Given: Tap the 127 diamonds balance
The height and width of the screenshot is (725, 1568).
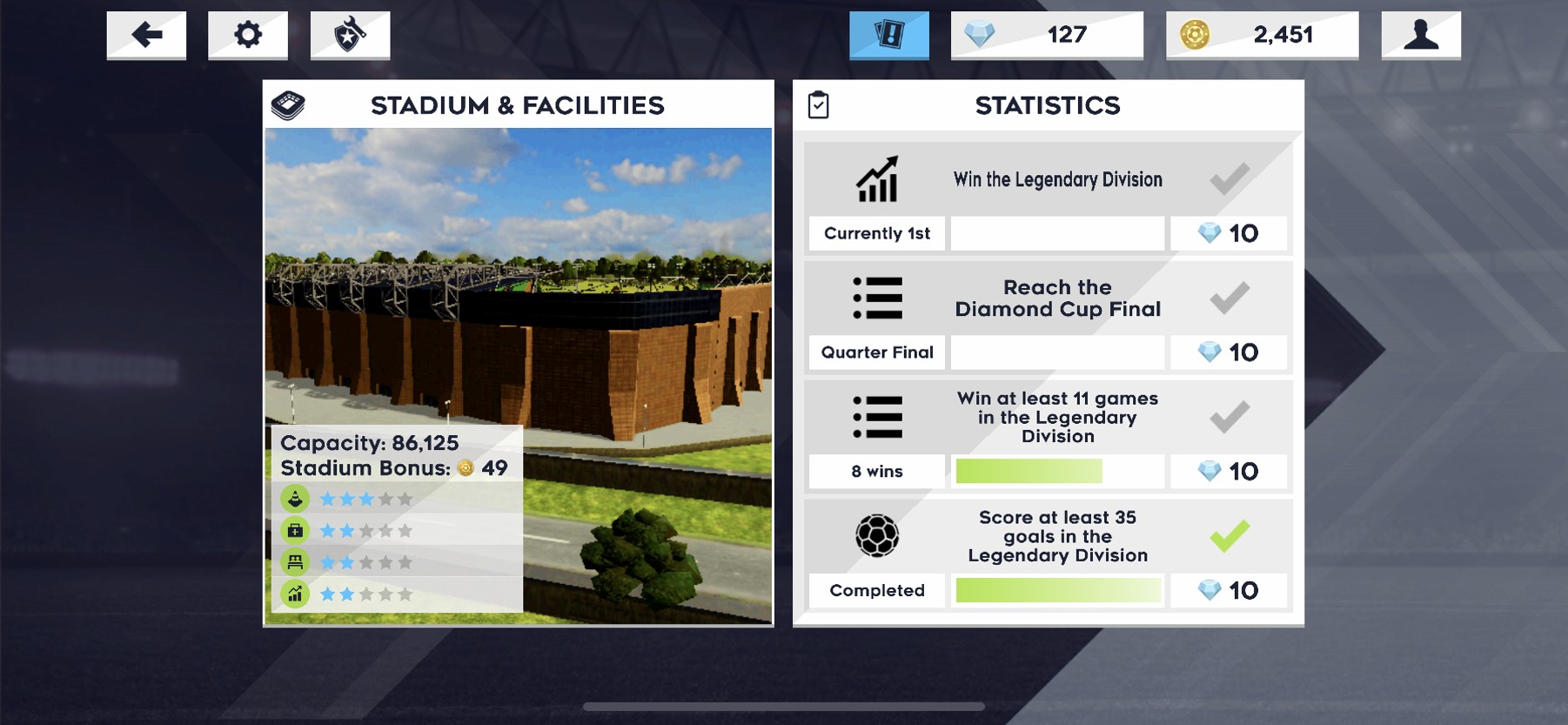Looking at the screenshot, I should [1047, 35].
